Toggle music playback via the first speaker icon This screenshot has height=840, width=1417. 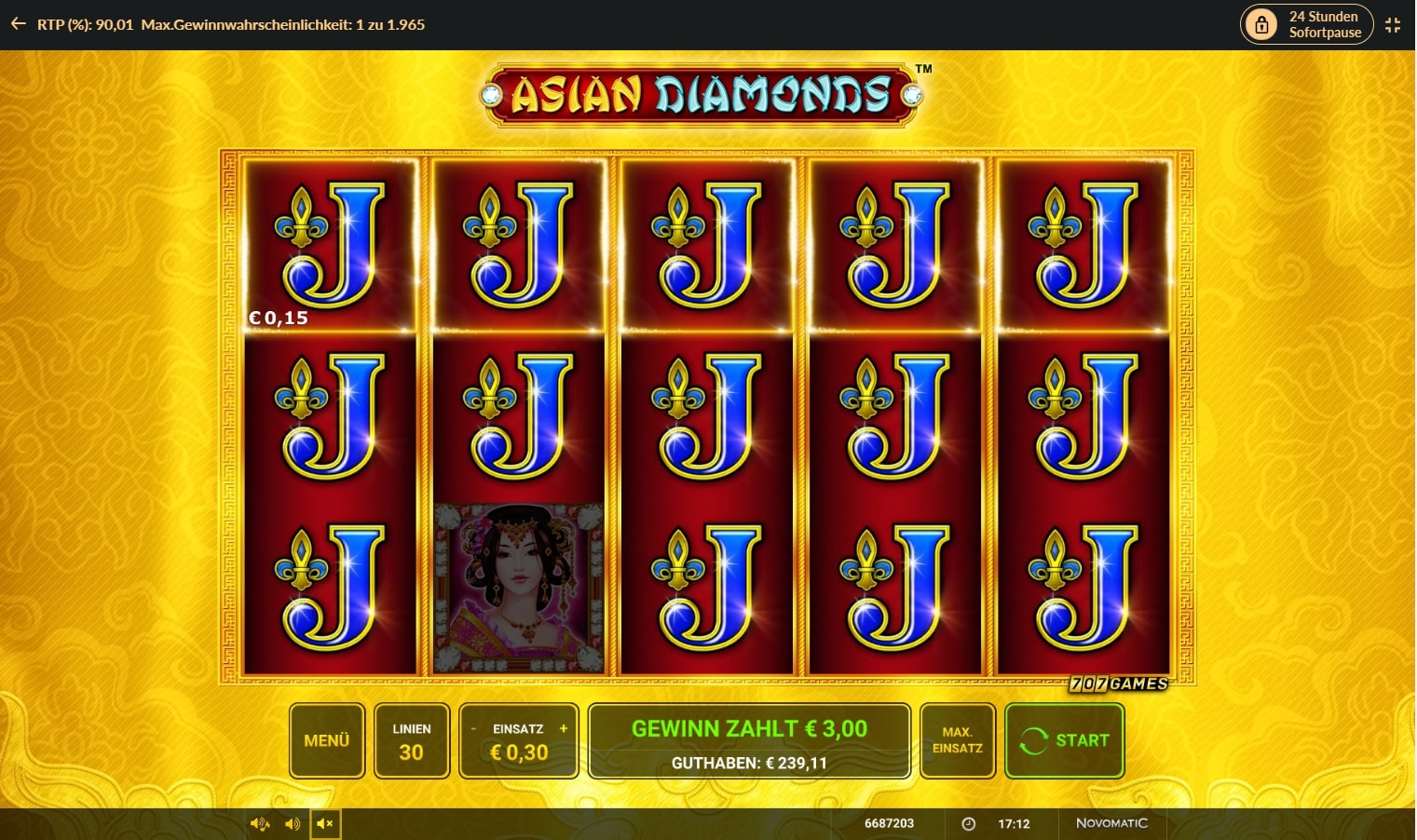259,823
